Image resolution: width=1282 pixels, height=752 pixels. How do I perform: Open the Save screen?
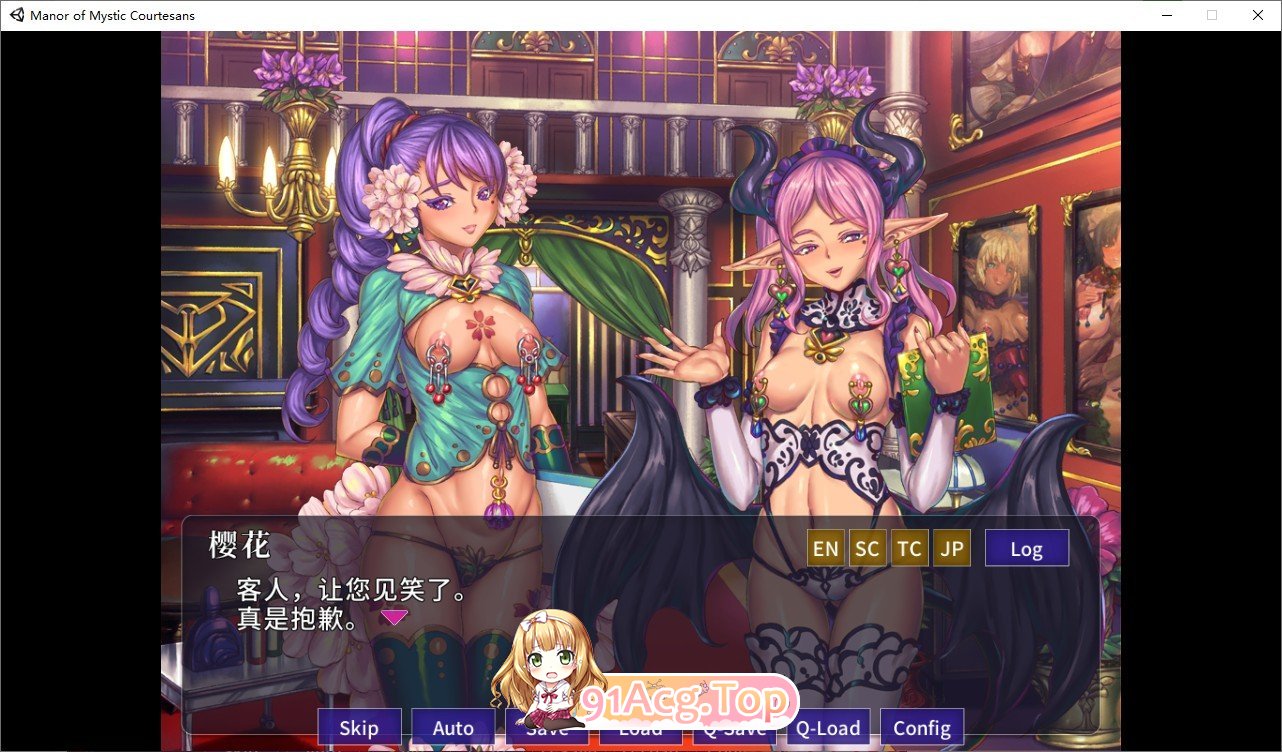point(546,728)
